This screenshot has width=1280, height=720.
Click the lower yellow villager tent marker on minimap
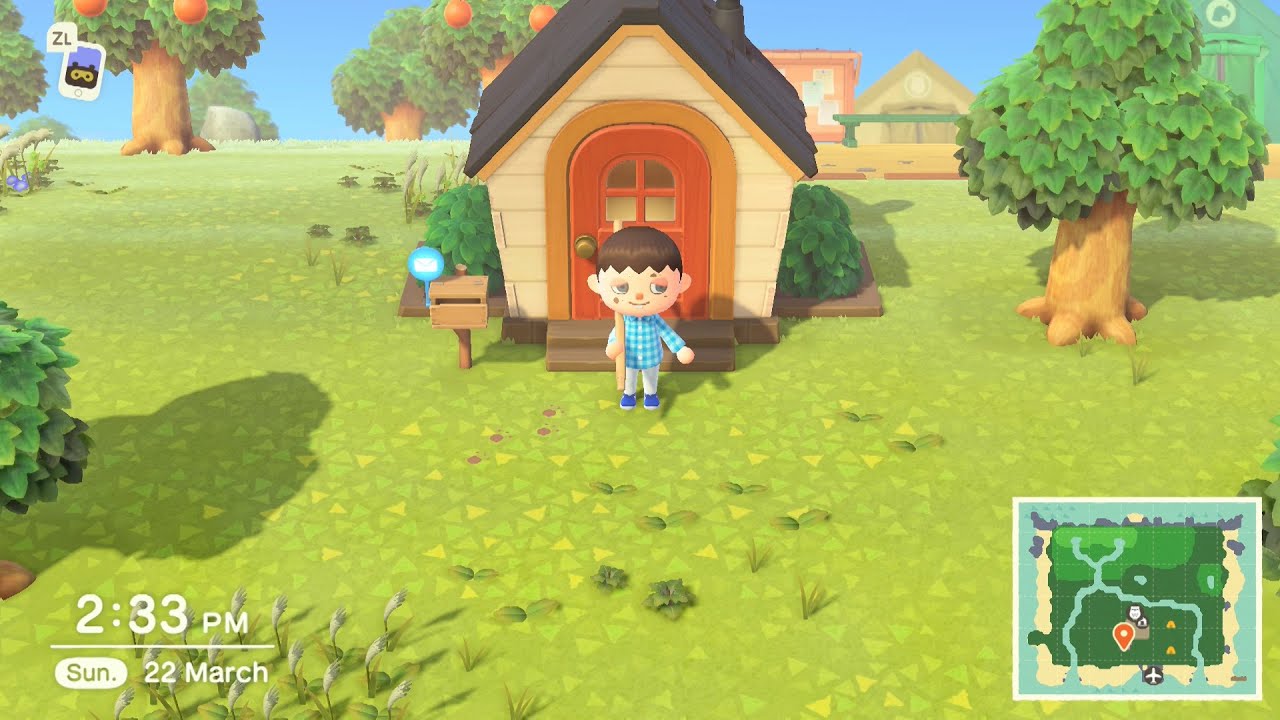(x=1170, y=649)
